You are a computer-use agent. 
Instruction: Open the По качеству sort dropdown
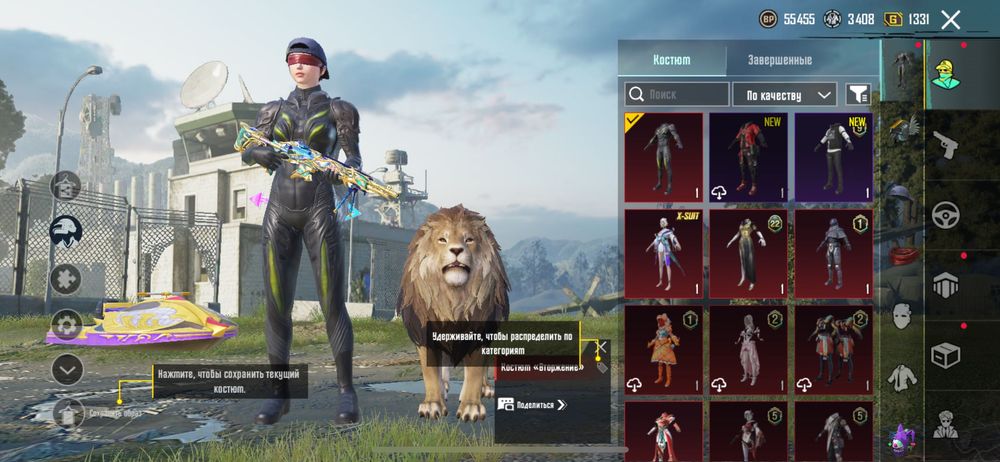click(x=784, y=95)
